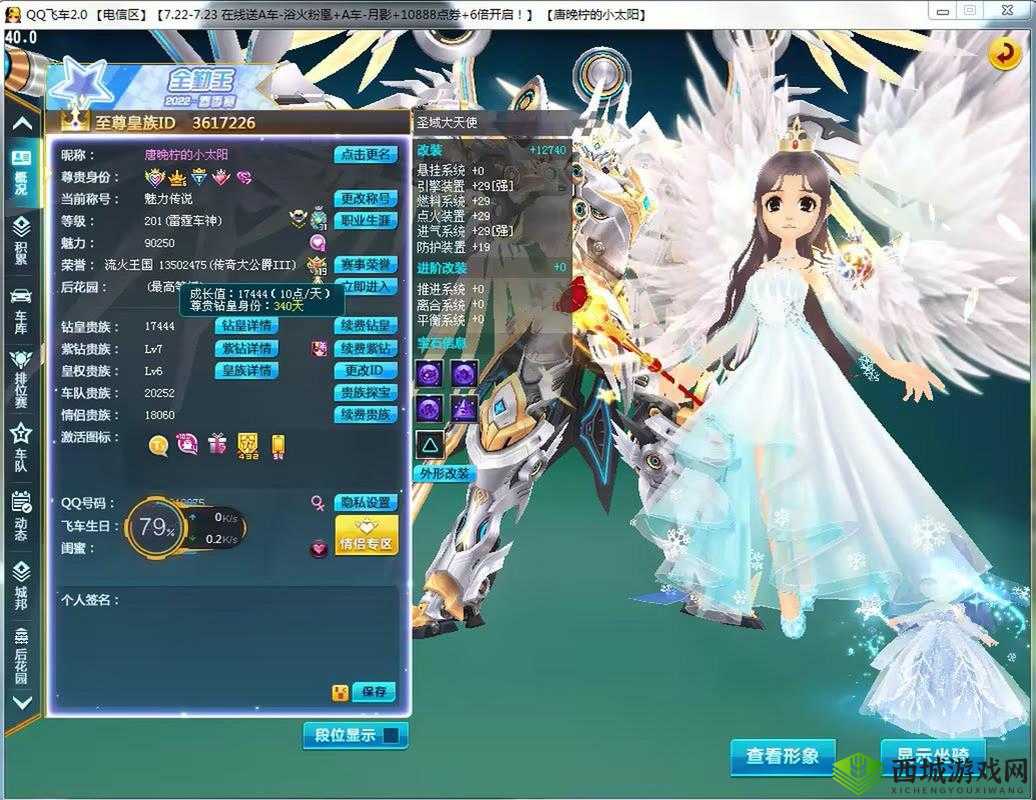The height and width of the screenshot is (800, 1036).
Task: Enter the yellow 情侣专区 couple zone
Action: (366, 536)
